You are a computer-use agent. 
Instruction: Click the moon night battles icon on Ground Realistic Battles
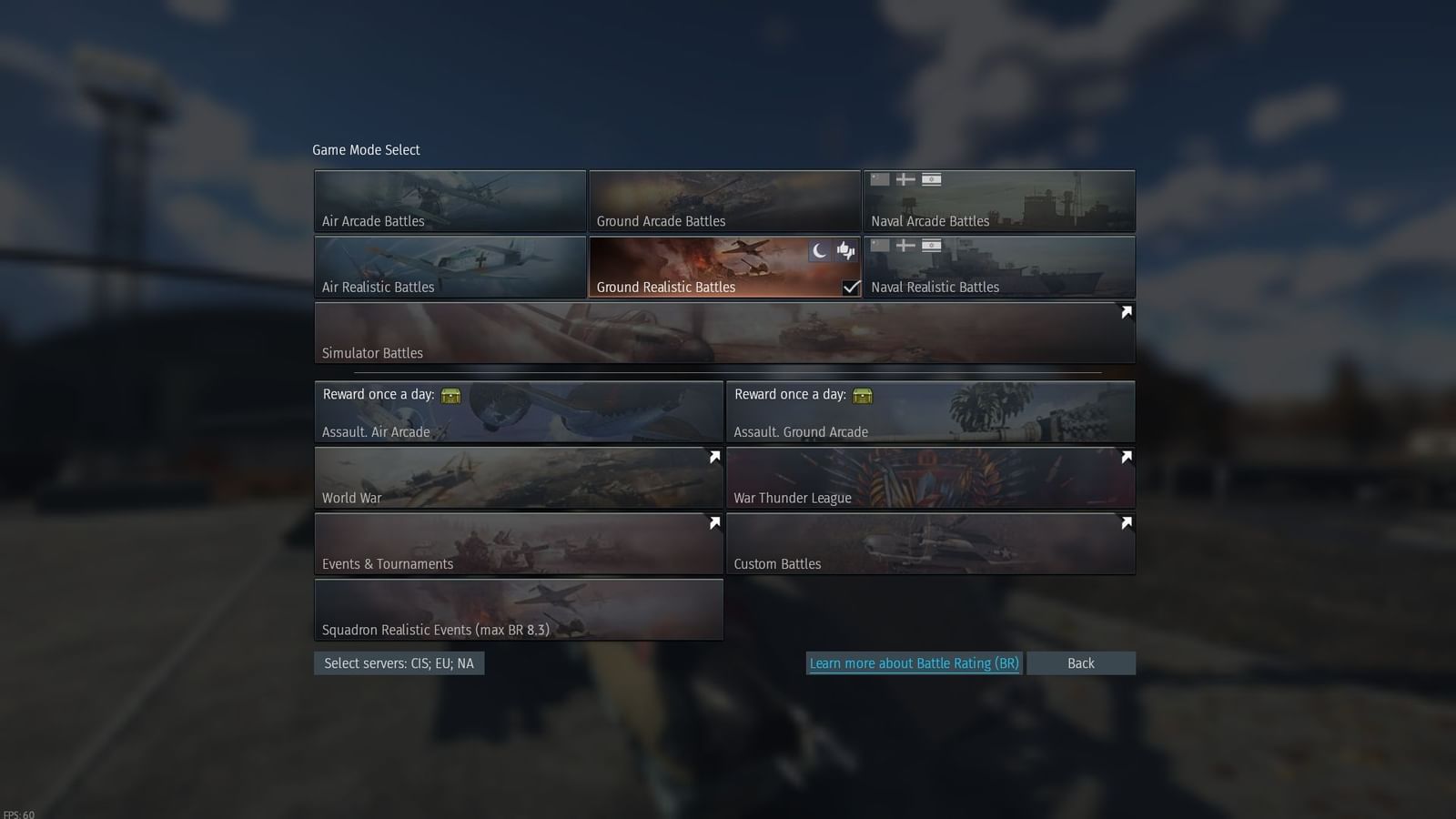(818, 249)
